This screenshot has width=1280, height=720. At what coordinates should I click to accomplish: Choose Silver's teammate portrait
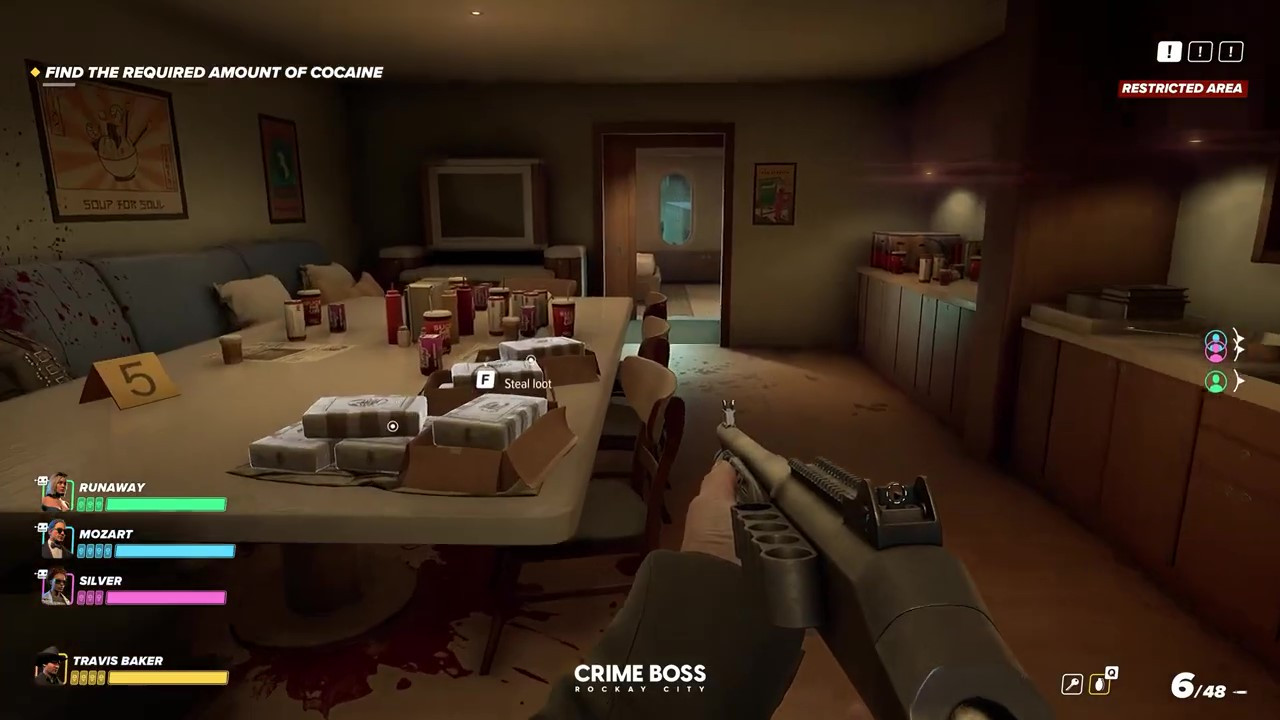56,586
